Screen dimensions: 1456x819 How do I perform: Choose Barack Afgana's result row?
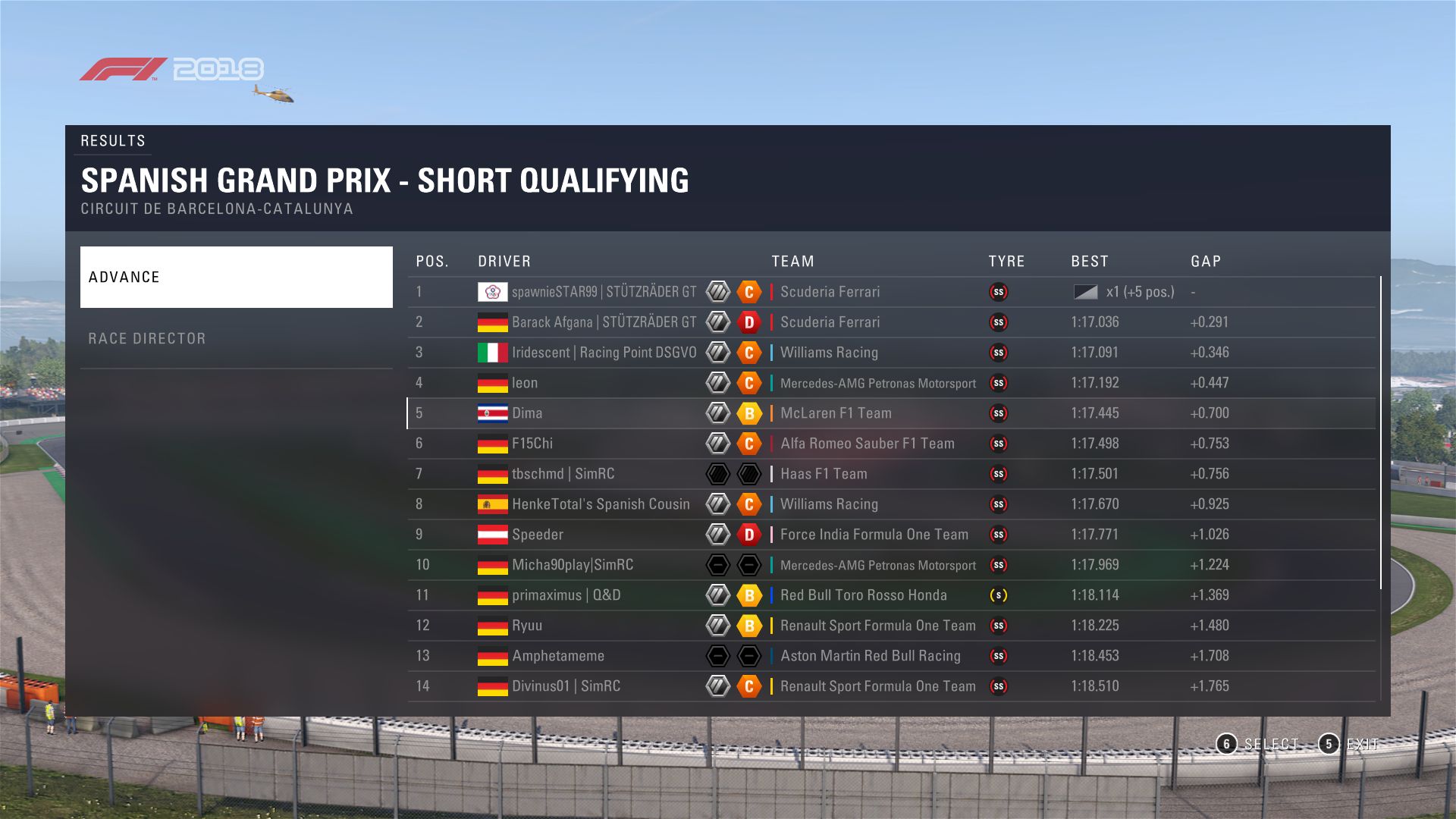891,322
